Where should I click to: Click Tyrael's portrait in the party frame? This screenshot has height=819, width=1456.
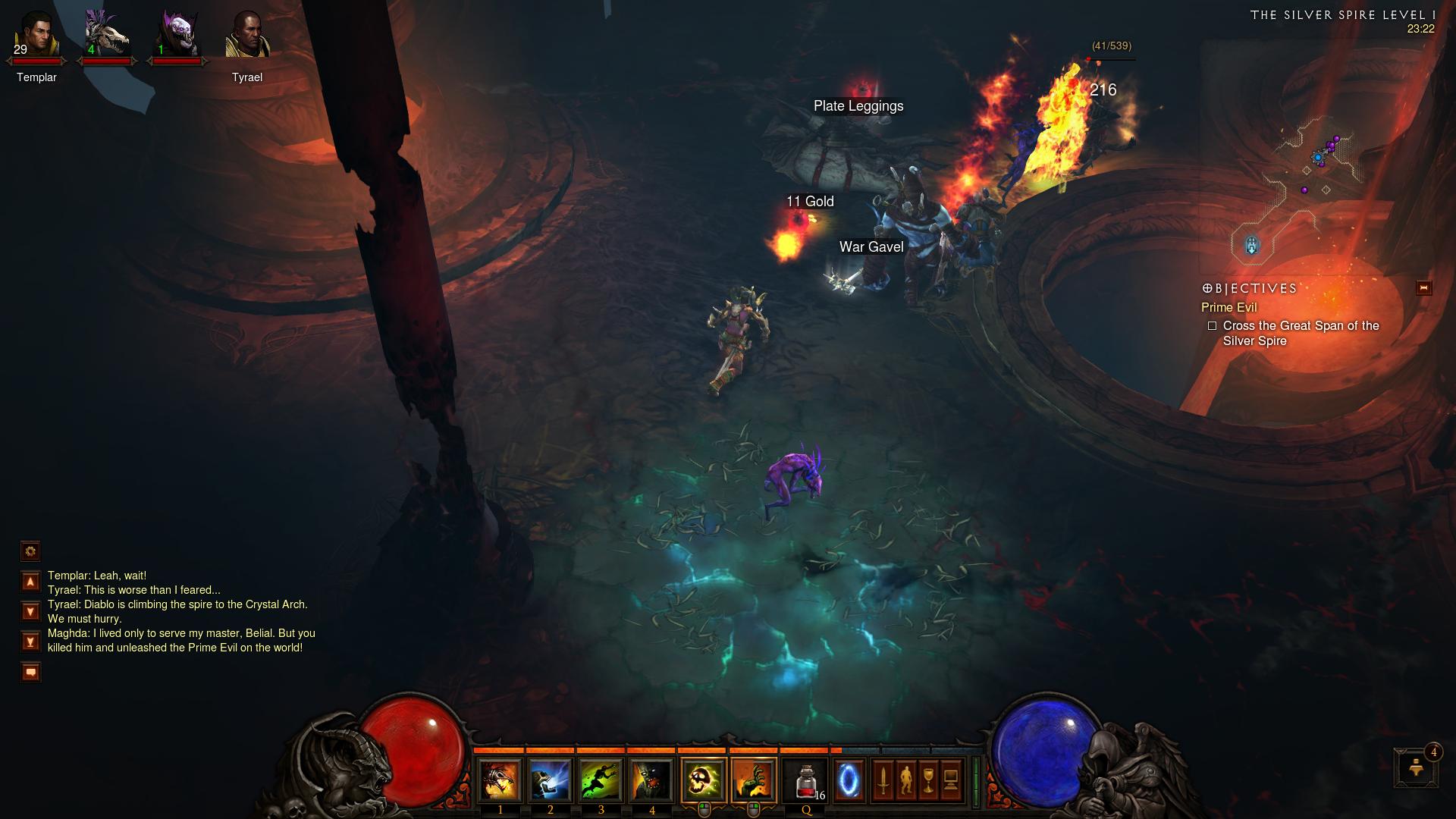pyautogui.click(x=246, y=36)
